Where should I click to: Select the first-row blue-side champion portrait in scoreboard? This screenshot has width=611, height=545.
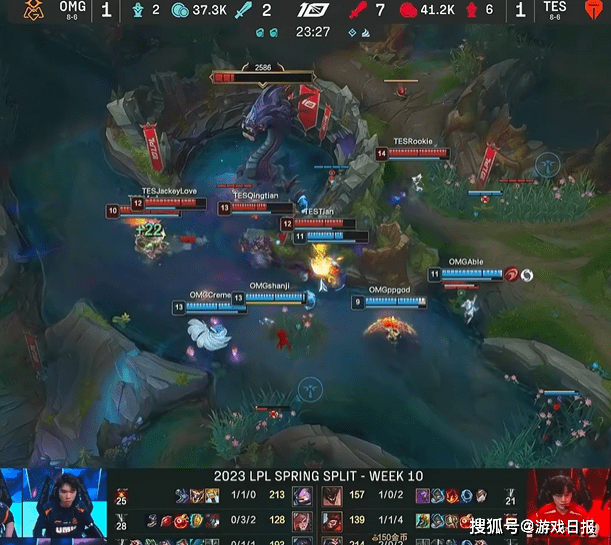point(301,493)
